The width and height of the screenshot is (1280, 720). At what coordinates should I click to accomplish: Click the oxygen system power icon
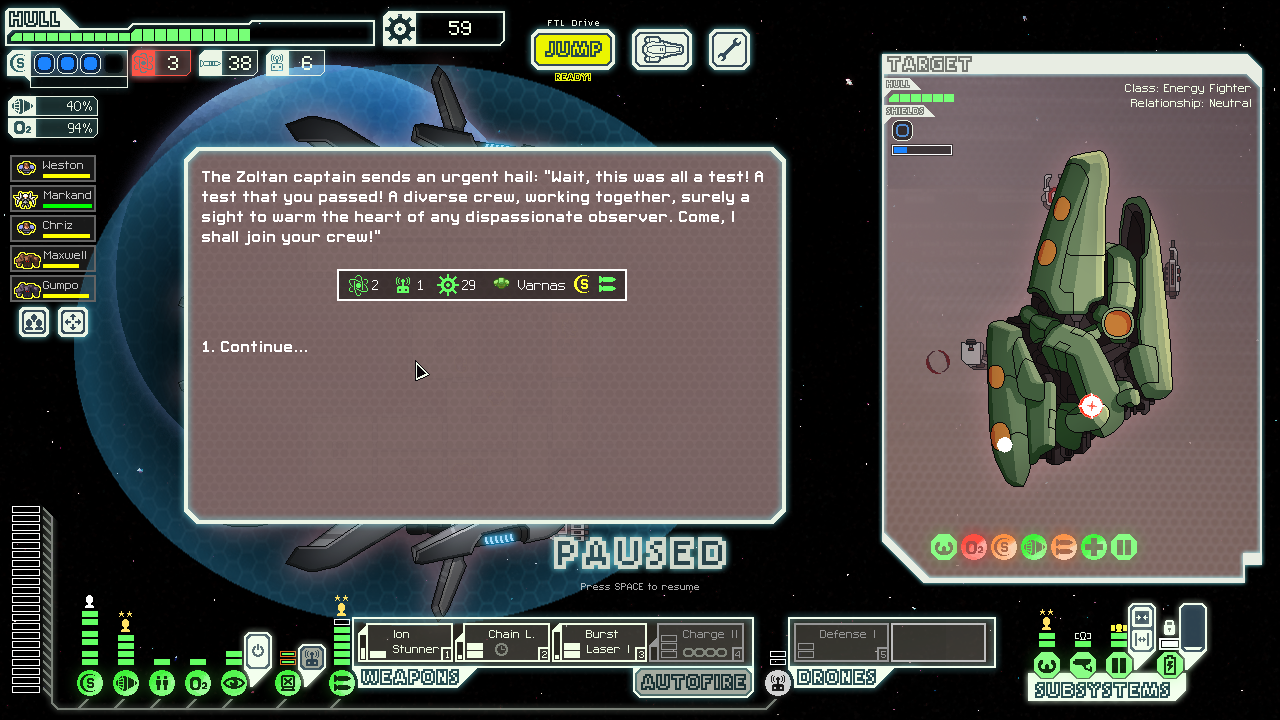(198, 683)
